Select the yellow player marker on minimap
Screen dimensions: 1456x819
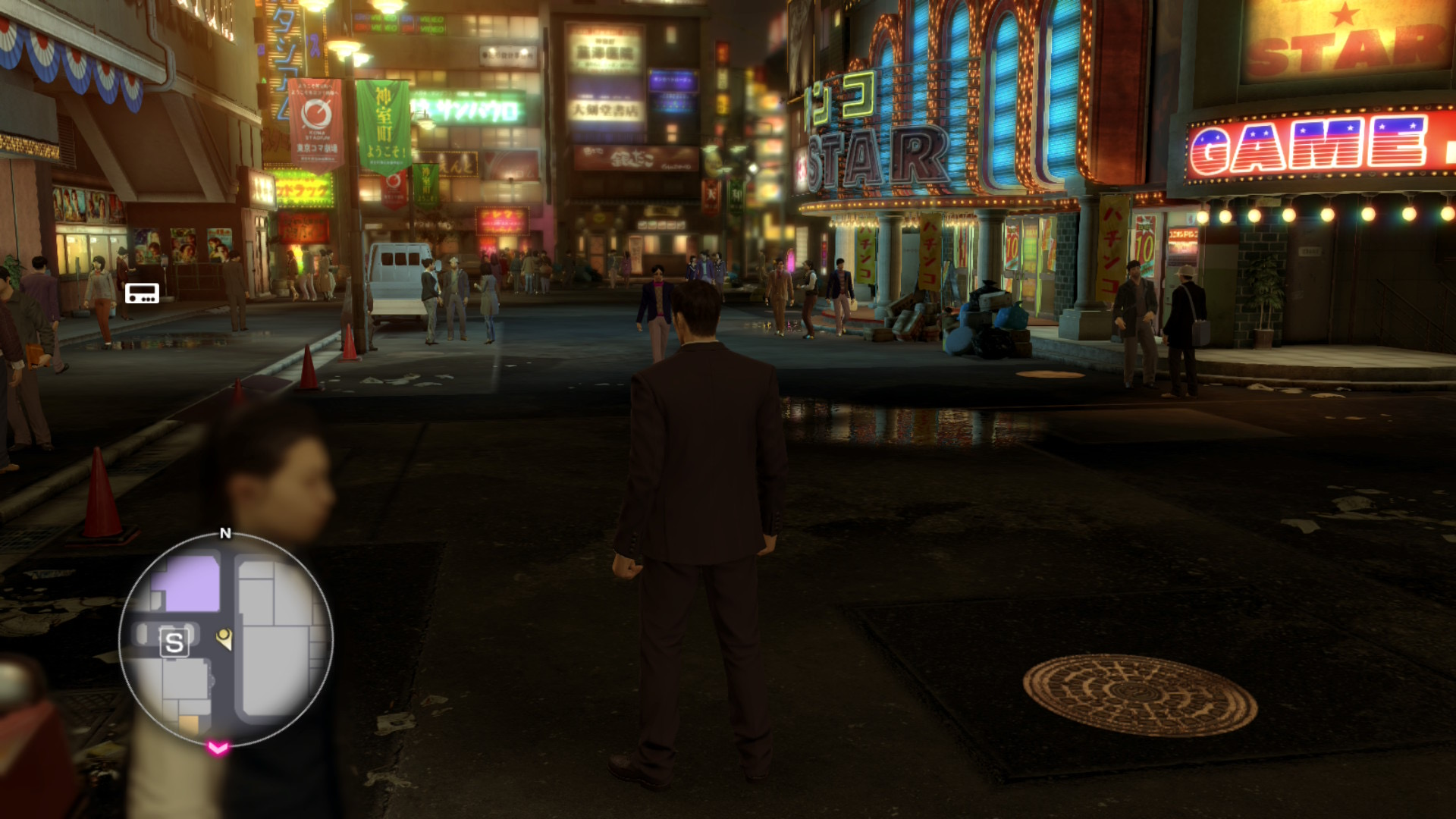pos(224,639)
